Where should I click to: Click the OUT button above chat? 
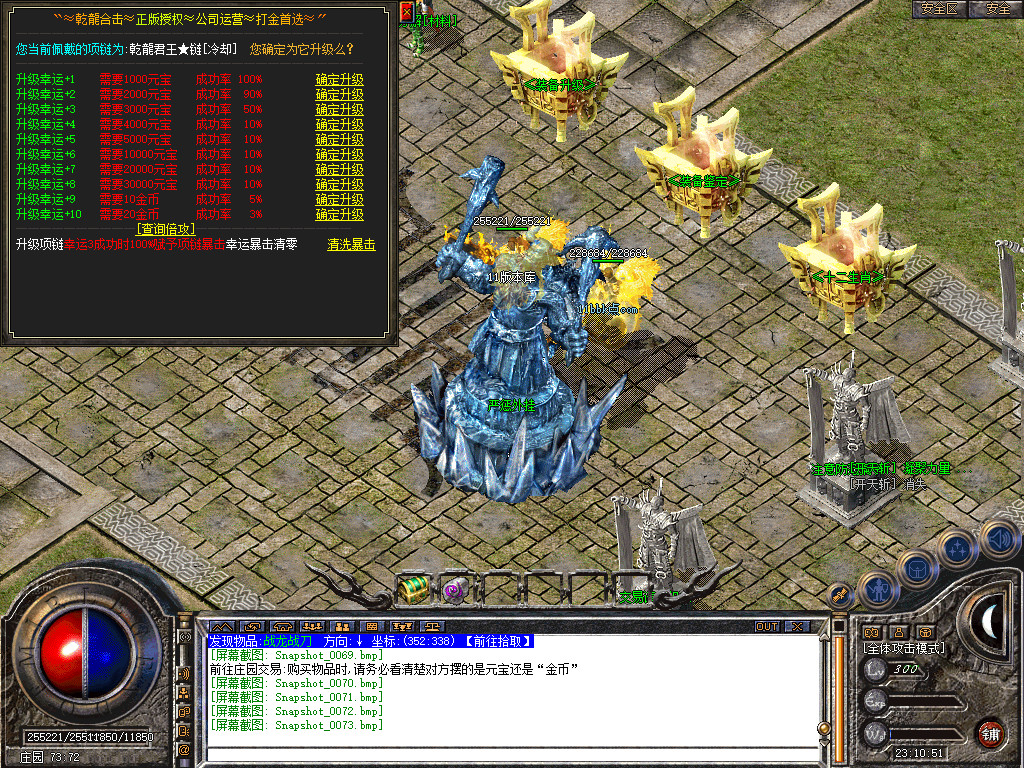pyautogui.click(x=766, y=627)
